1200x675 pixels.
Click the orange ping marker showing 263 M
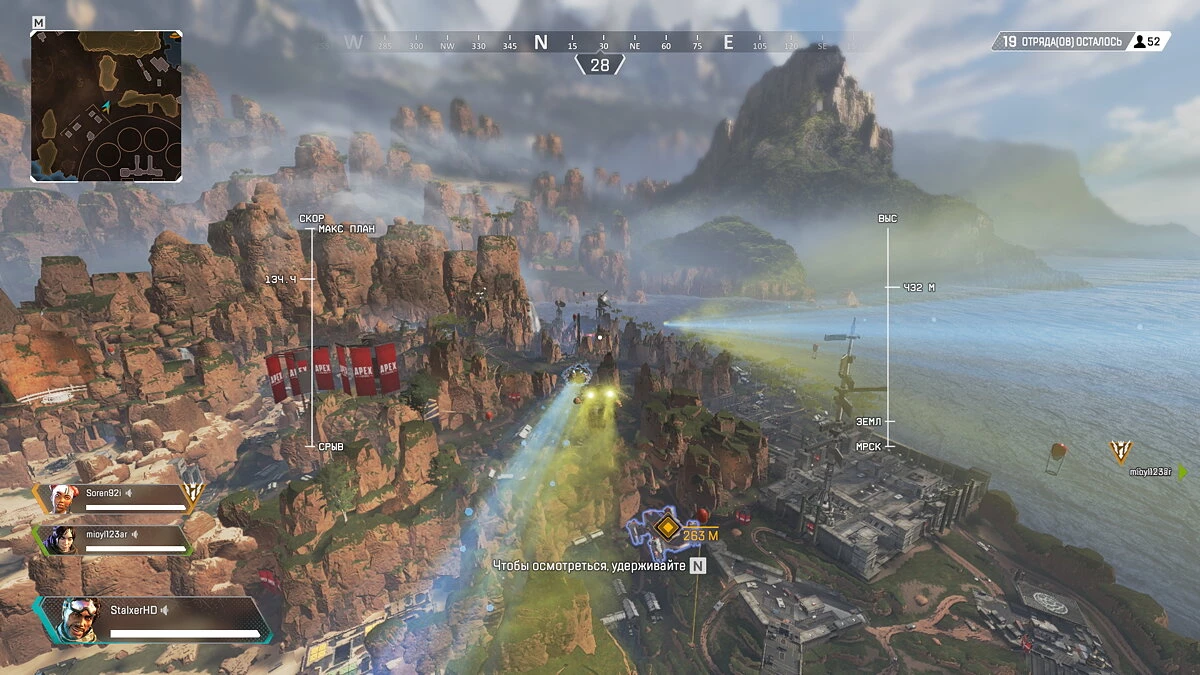(x=666, y=527)
